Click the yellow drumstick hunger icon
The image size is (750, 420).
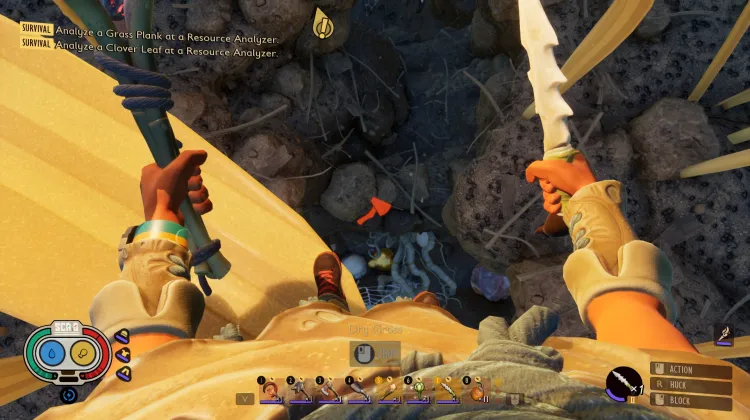click(x=82, y=354)
